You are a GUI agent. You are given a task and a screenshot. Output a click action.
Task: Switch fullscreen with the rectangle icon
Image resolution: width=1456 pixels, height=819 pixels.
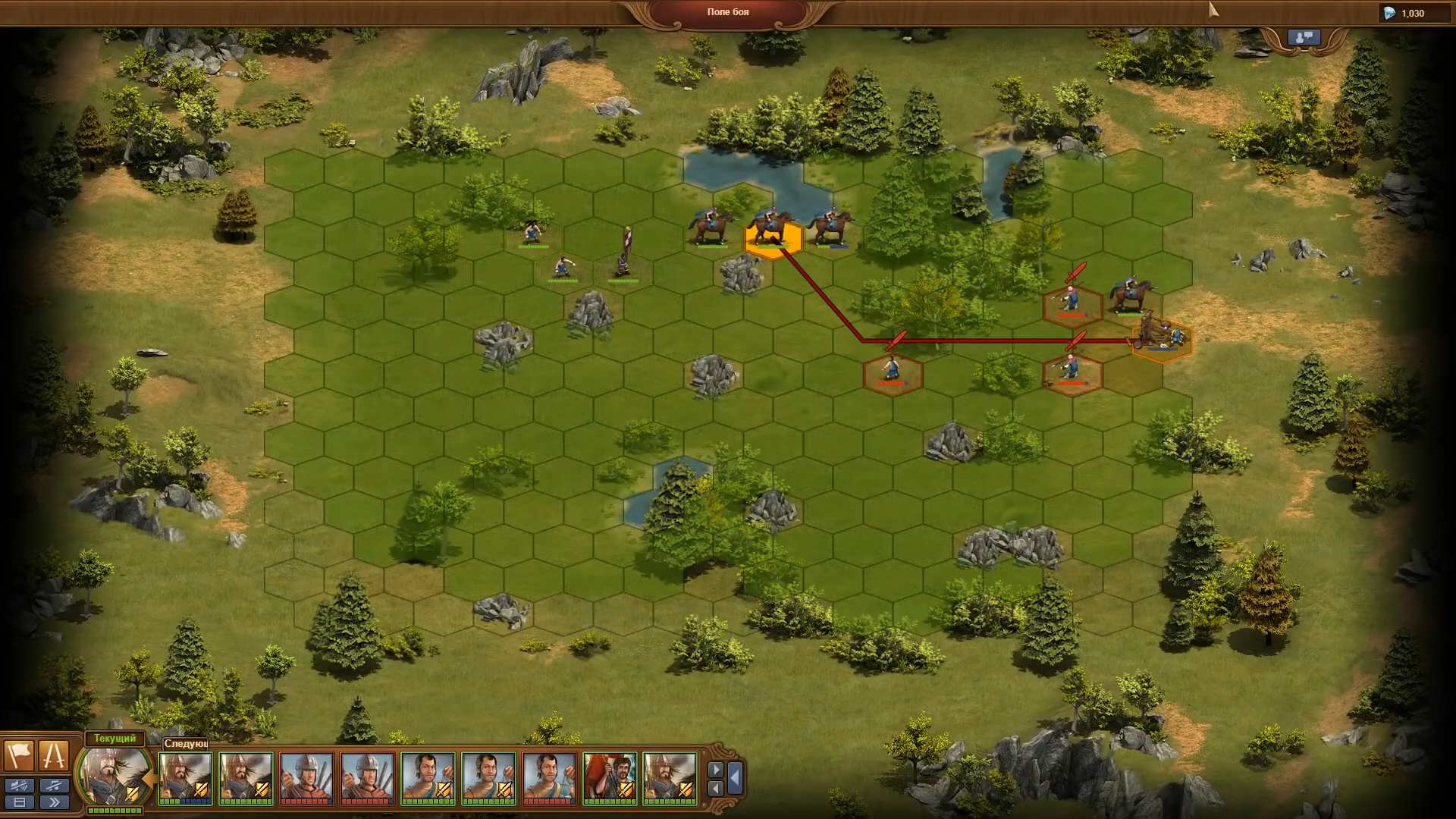point(19,802)
